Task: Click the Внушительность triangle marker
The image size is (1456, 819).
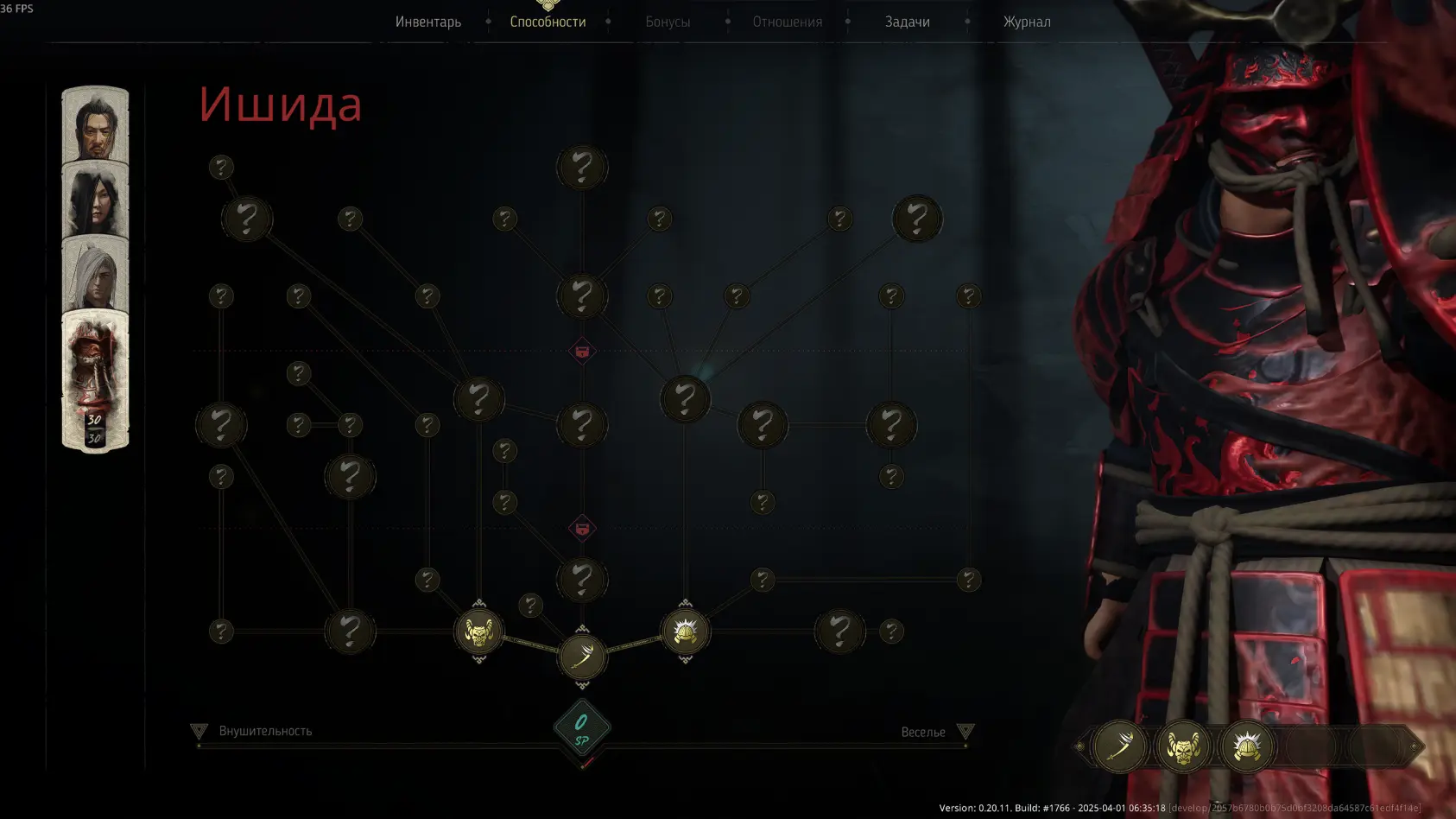Action: pos(199,732)
